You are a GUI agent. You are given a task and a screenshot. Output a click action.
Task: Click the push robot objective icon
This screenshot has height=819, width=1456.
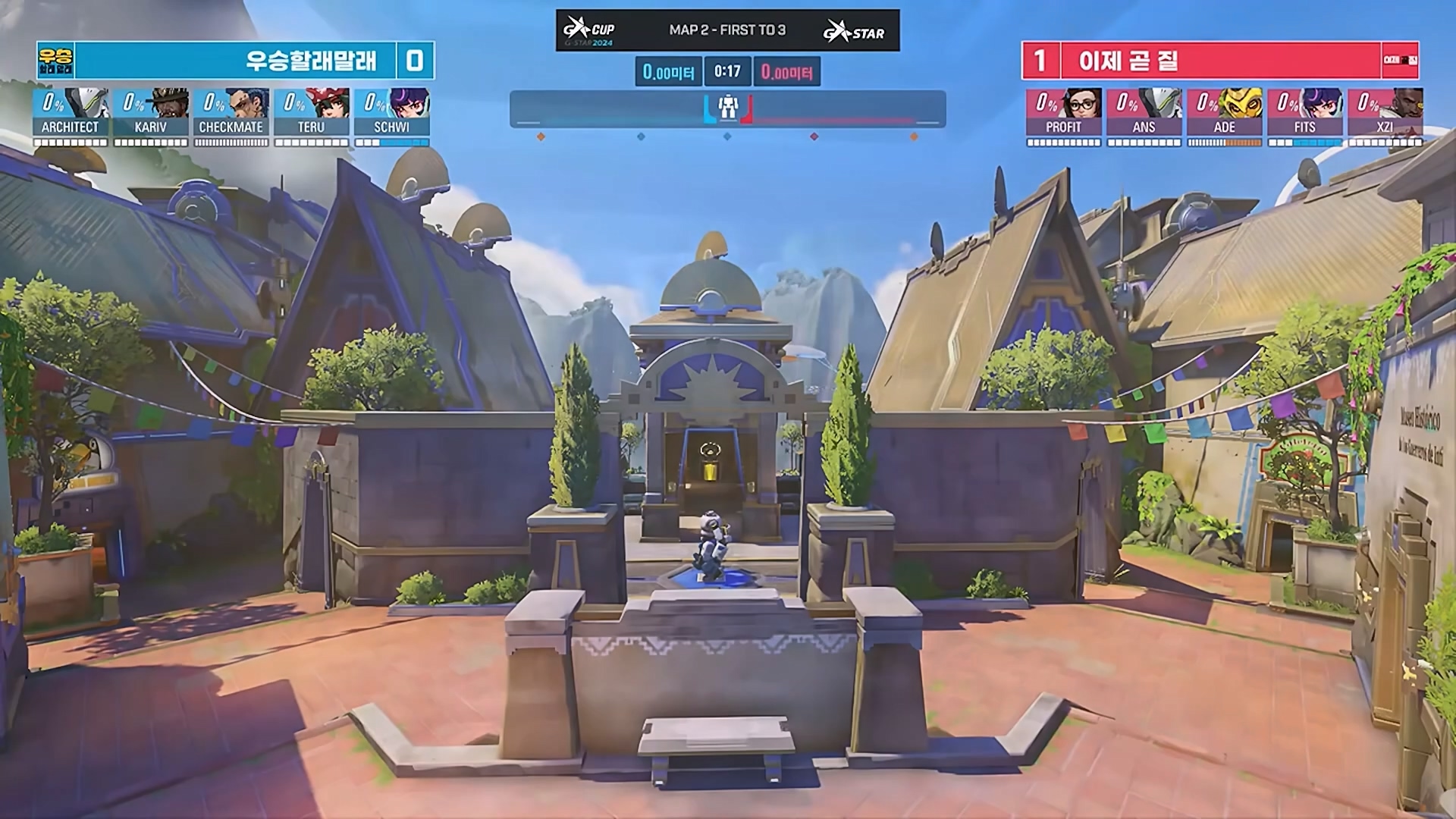[x=728, y=108]
